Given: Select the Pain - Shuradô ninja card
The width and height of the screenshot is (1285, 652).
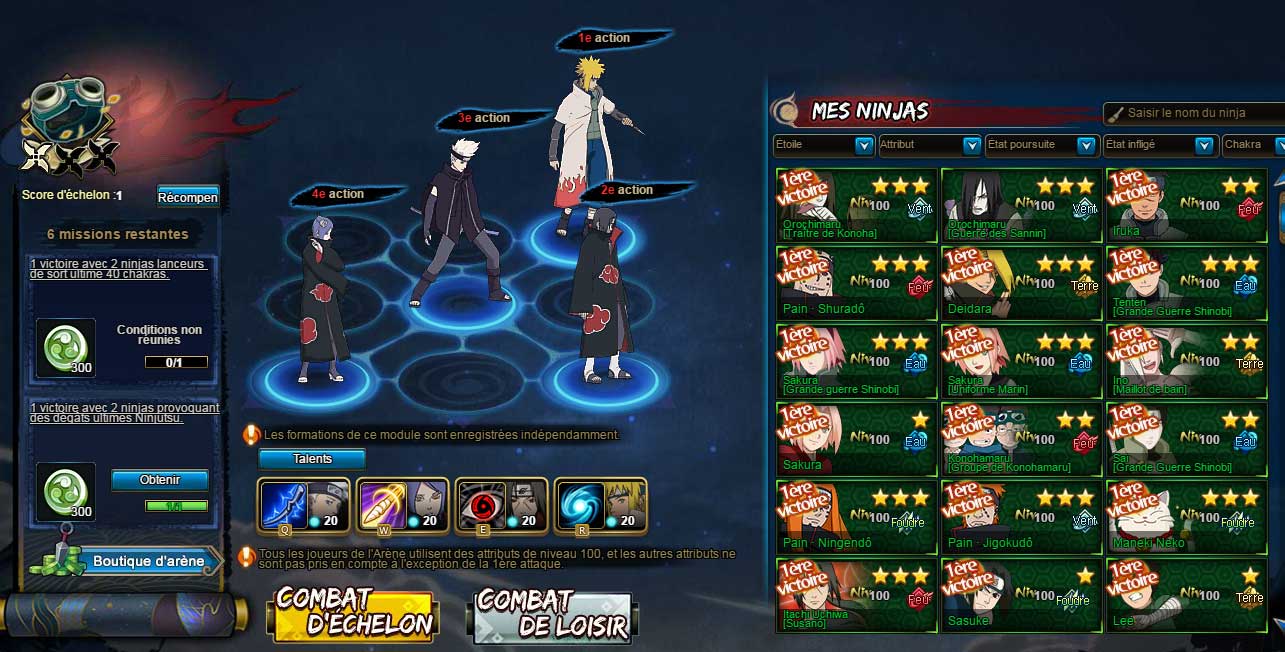Looking at the screenshot, I should [857, 284].
